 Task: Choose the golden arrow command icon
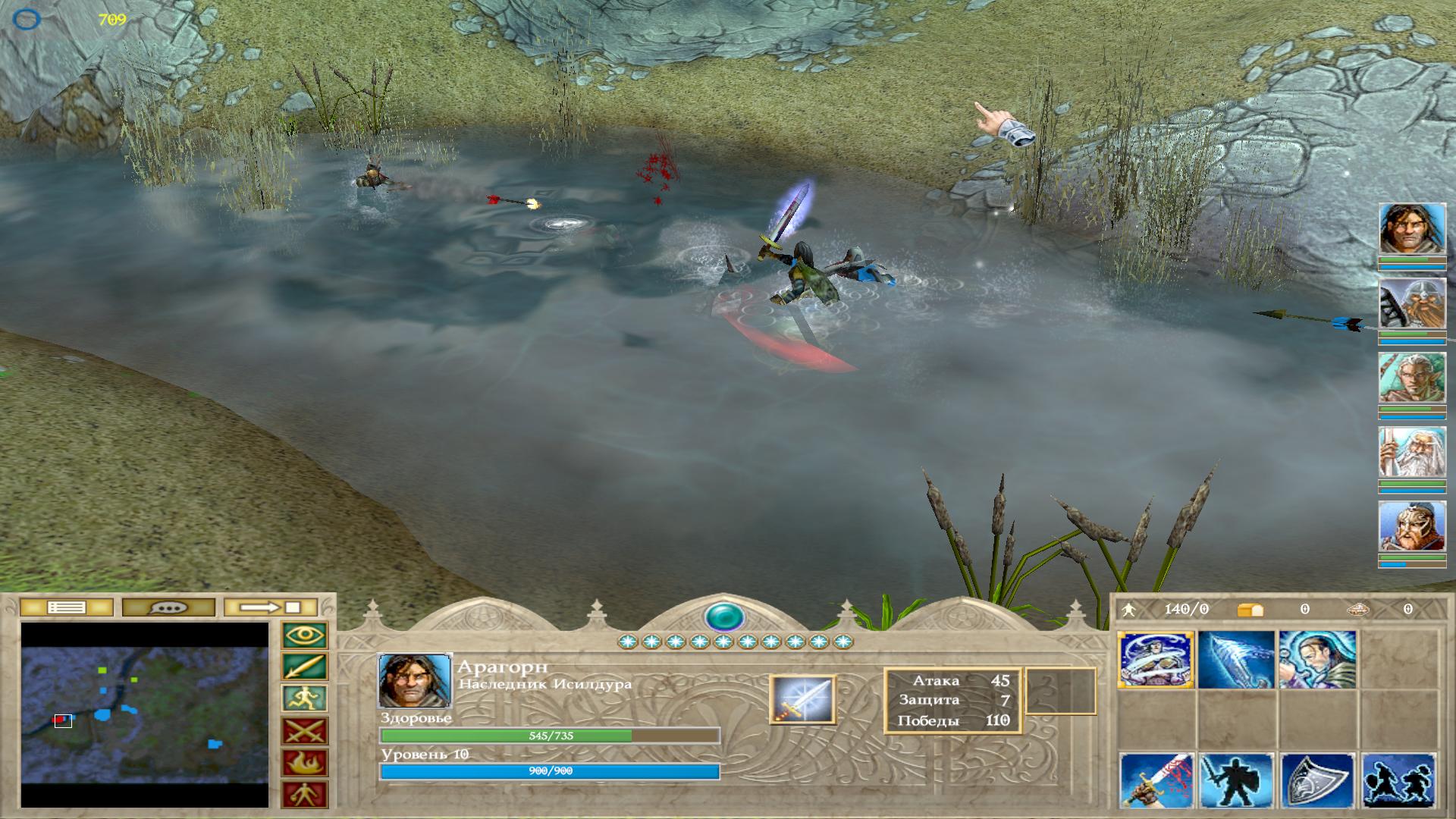305,667
